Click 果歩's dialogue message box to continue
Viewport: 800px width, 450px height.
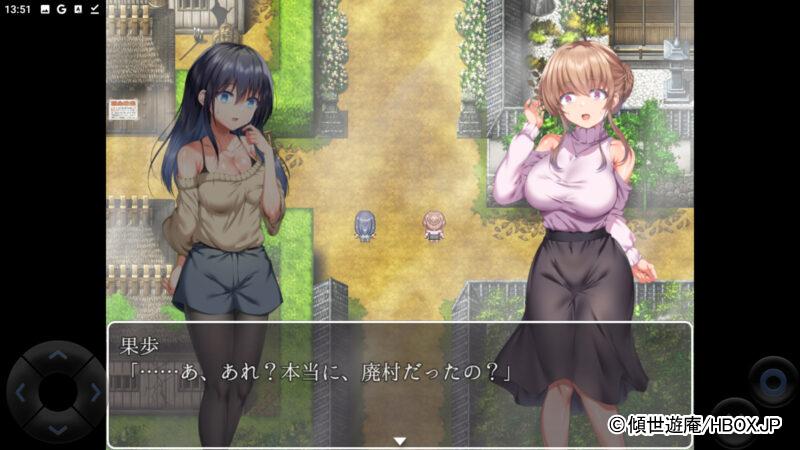pos(400,385)
